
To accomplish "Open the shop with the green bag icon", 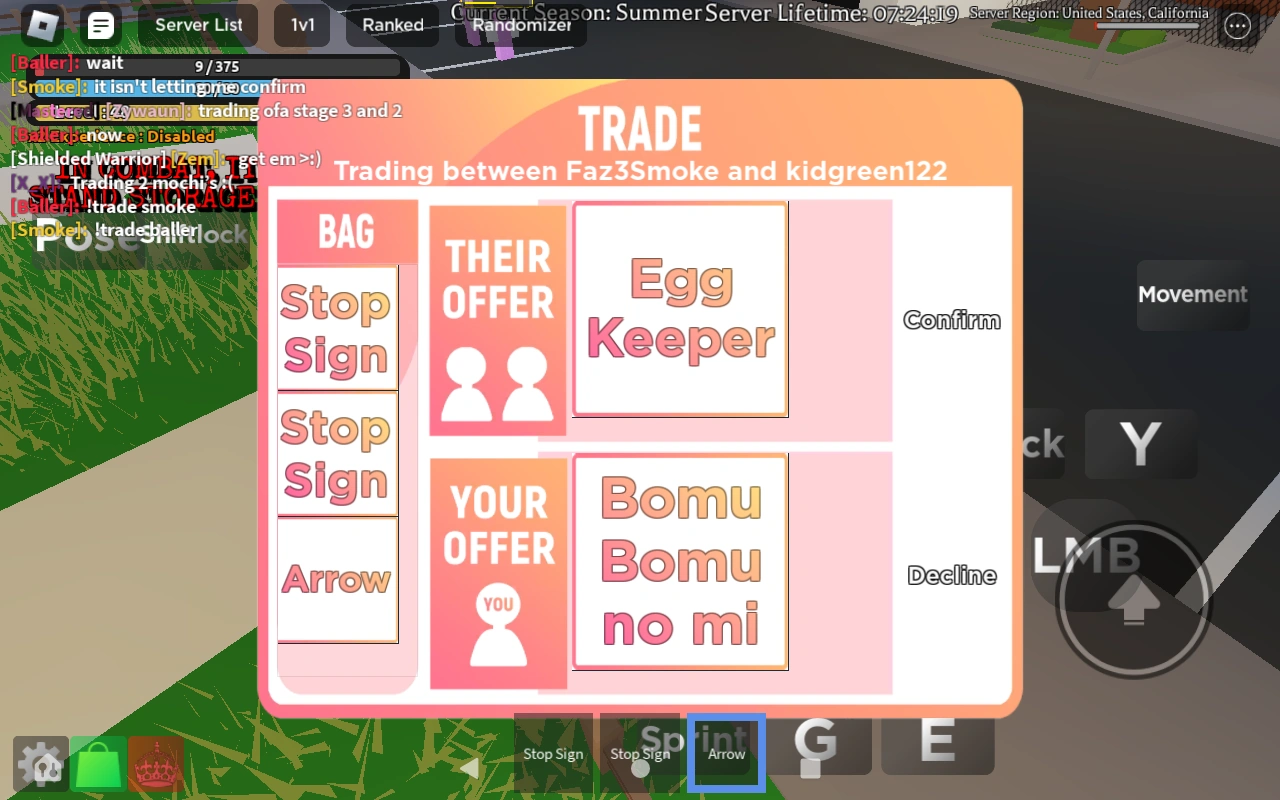I will pyautogui.click(x=98, y=764).
